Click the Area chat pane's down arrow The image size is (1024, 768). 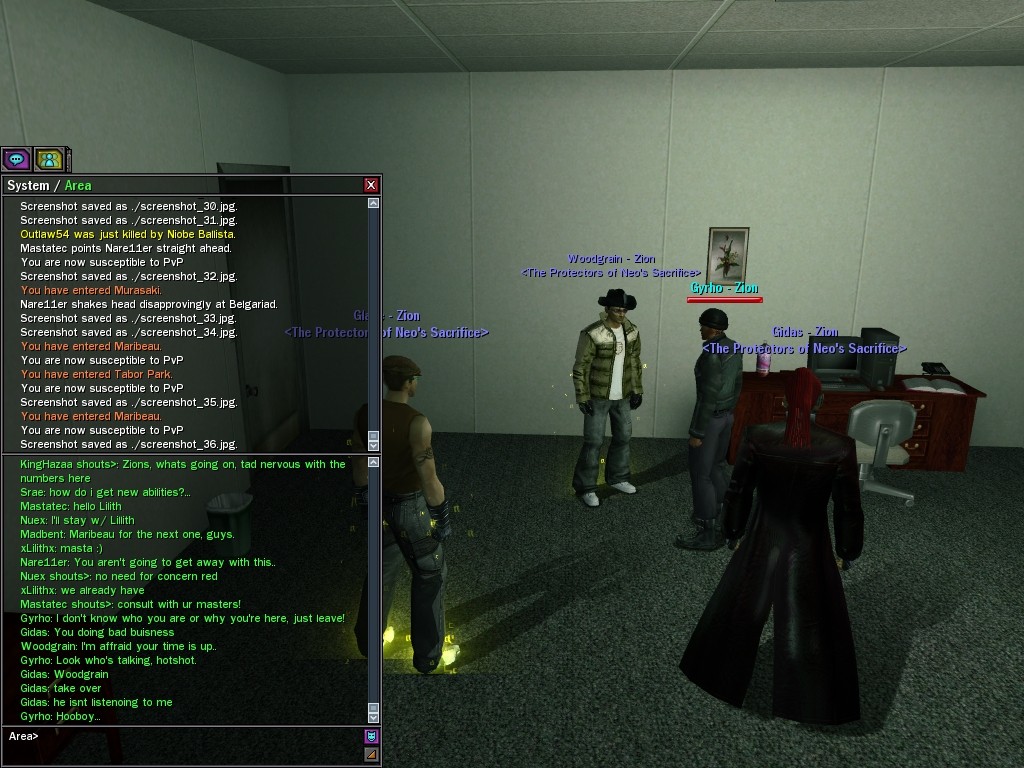tap(374, 717)
